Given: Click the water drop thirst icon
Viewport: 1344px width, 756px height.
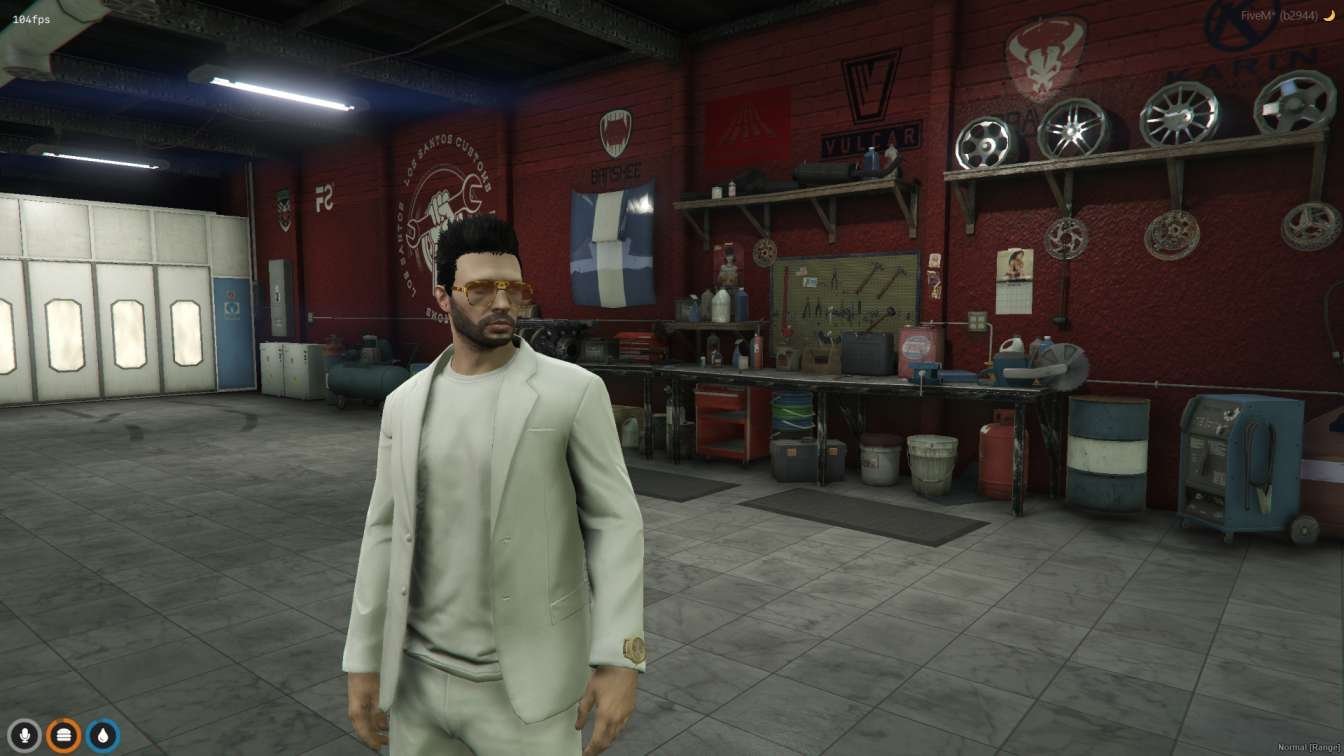Looking at the screenshot, I should point(102,736).
